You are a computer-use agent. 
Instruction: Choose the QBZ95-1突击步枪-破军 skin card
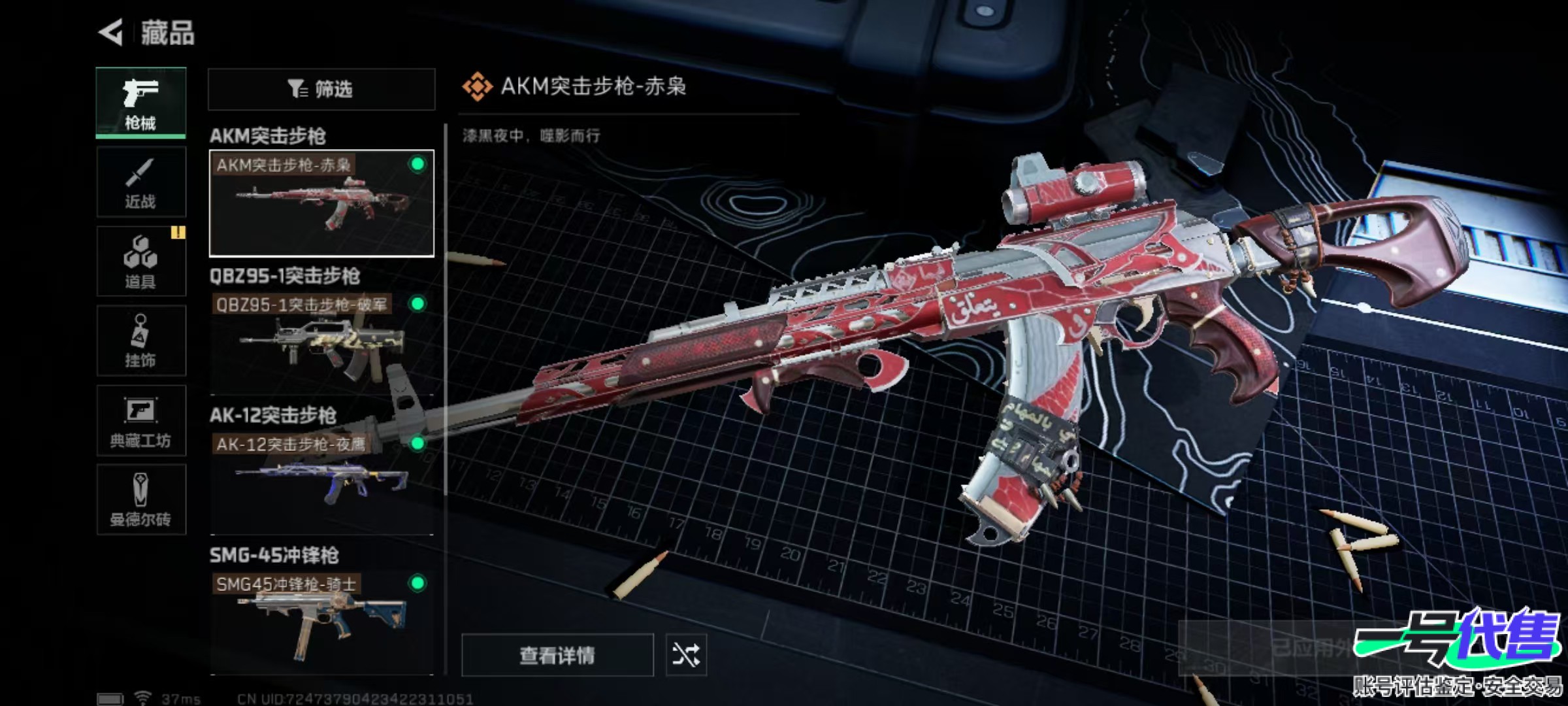[x=321, y=343]
